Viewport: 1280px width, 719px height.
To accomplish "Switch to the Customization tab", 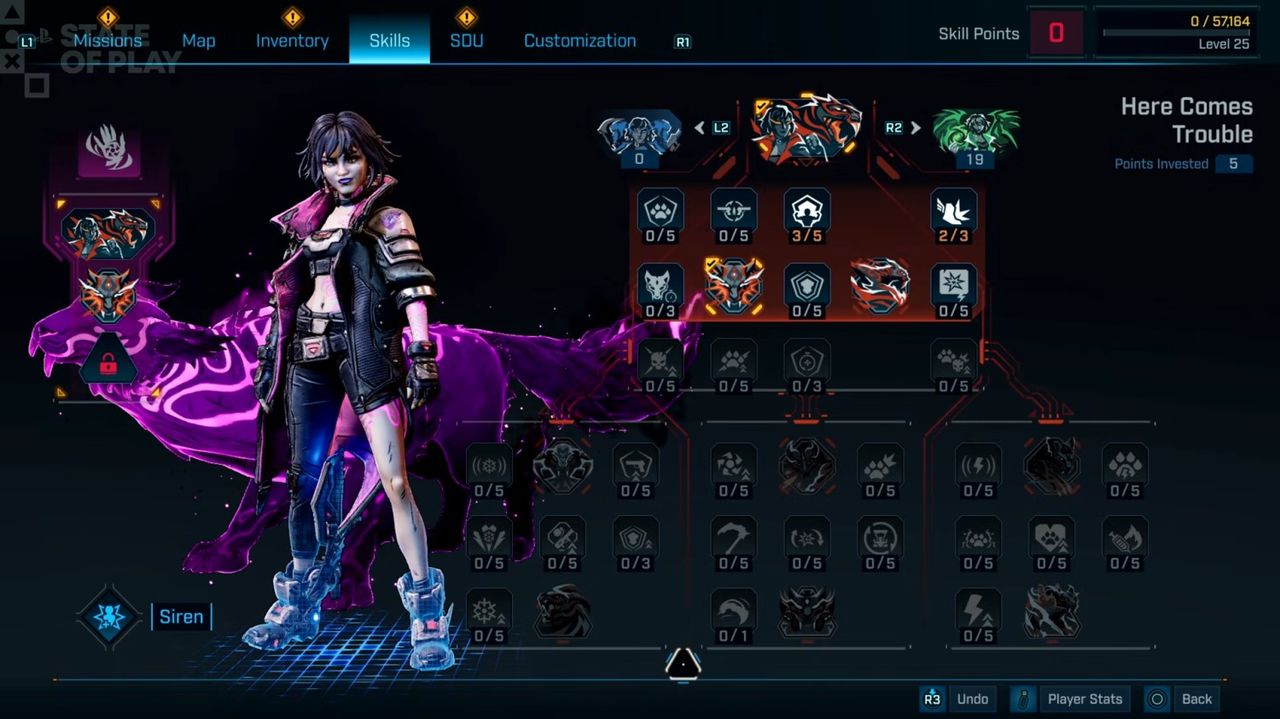I will tap(579, 41).
